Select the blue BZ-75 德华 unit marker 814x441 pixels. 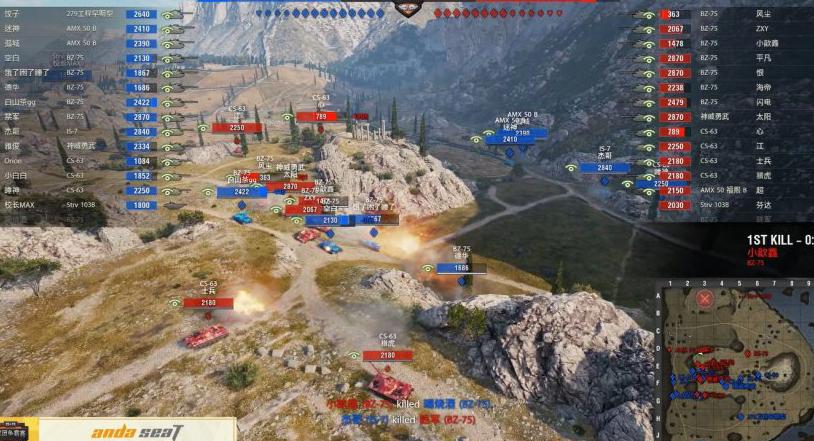pos(461,268)
